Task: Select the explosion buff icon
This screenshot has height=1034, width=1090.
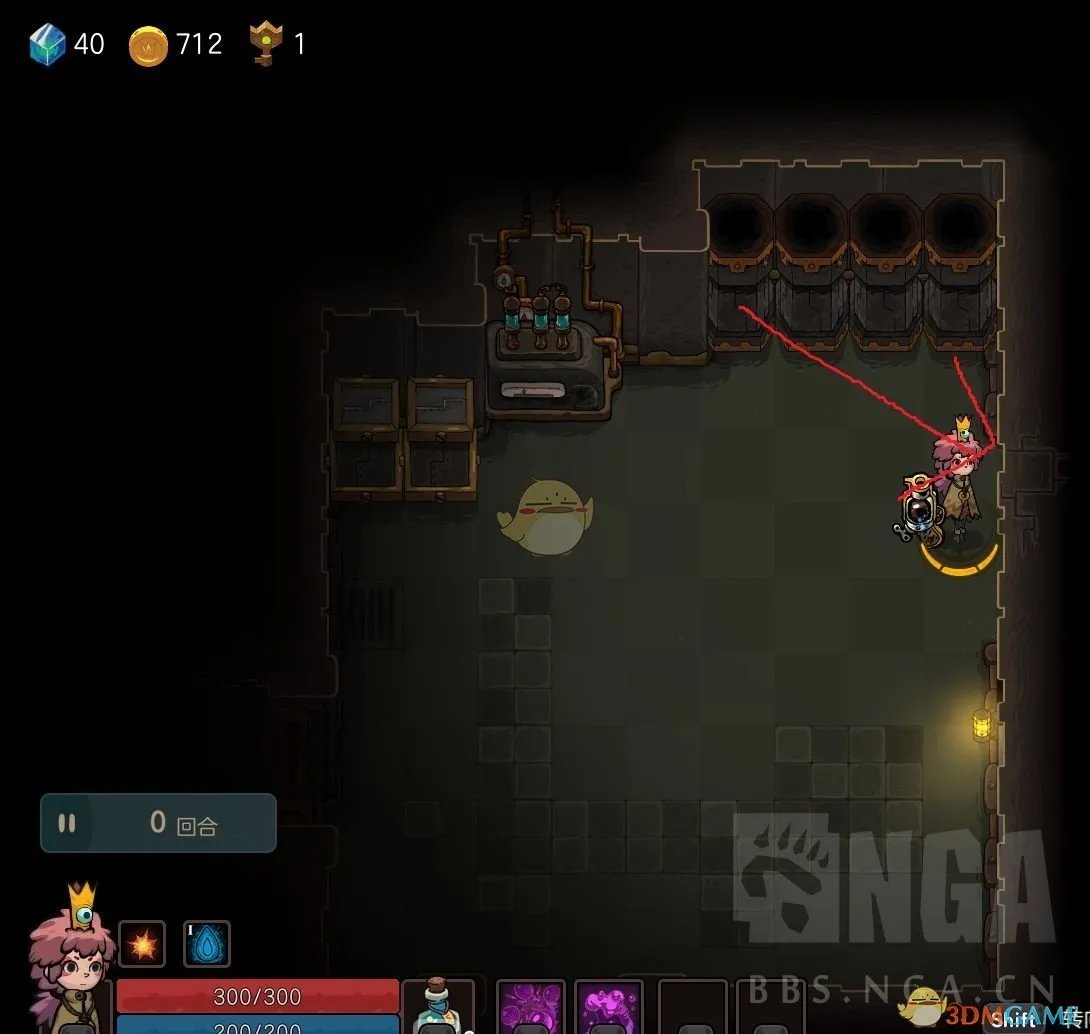Action: (x=142, y=944)
